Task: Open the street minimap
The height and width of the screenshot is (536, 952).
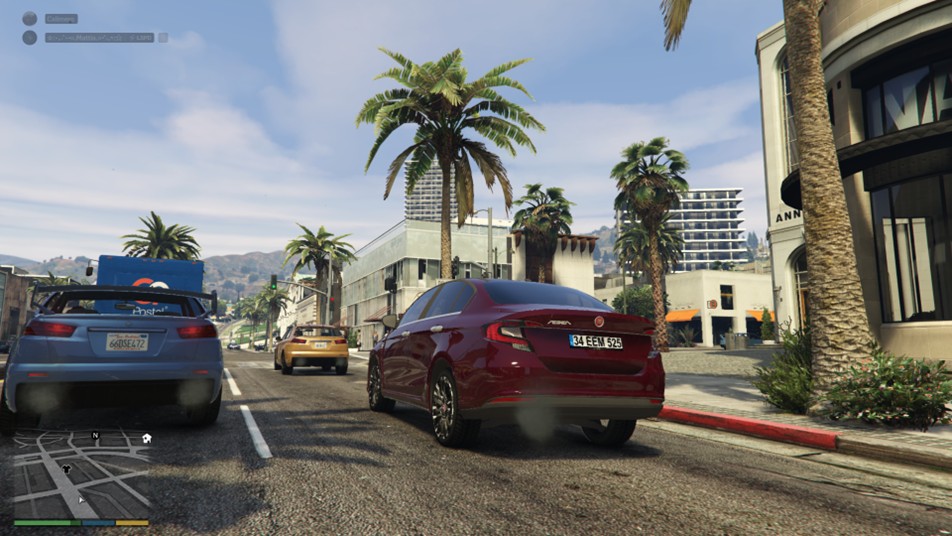Action: click(x=82, y=478)
